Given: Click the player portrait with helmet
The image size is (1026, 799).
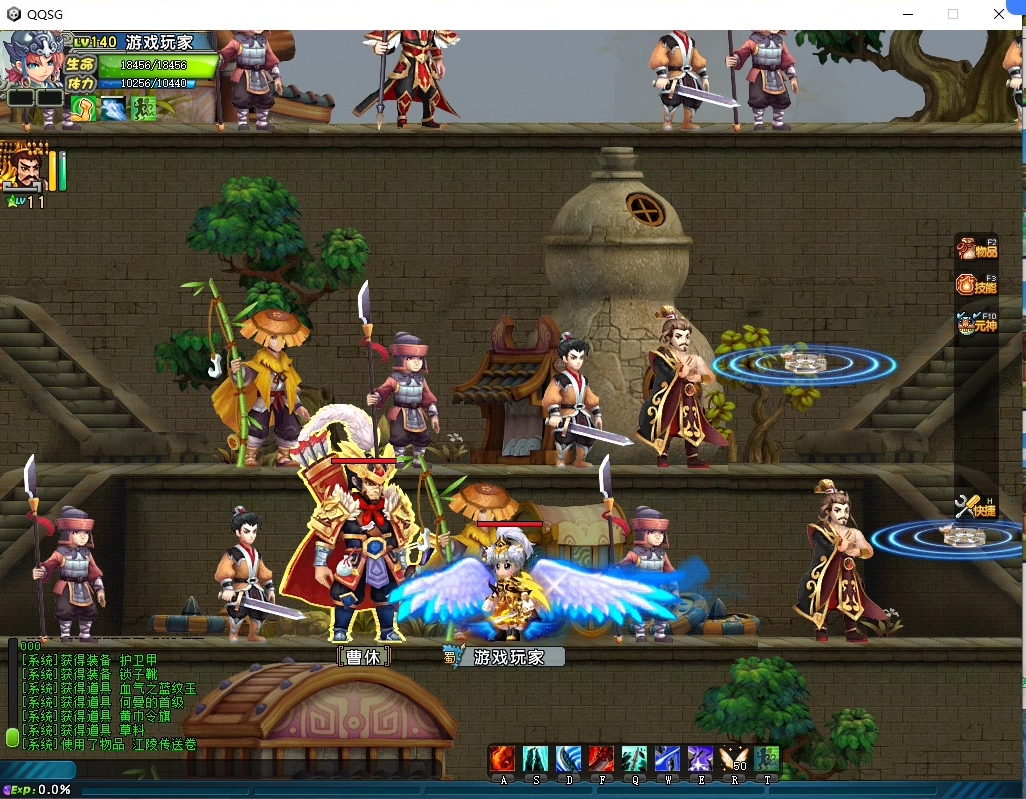Looking at the screenshot, I should tap(35, 62).
